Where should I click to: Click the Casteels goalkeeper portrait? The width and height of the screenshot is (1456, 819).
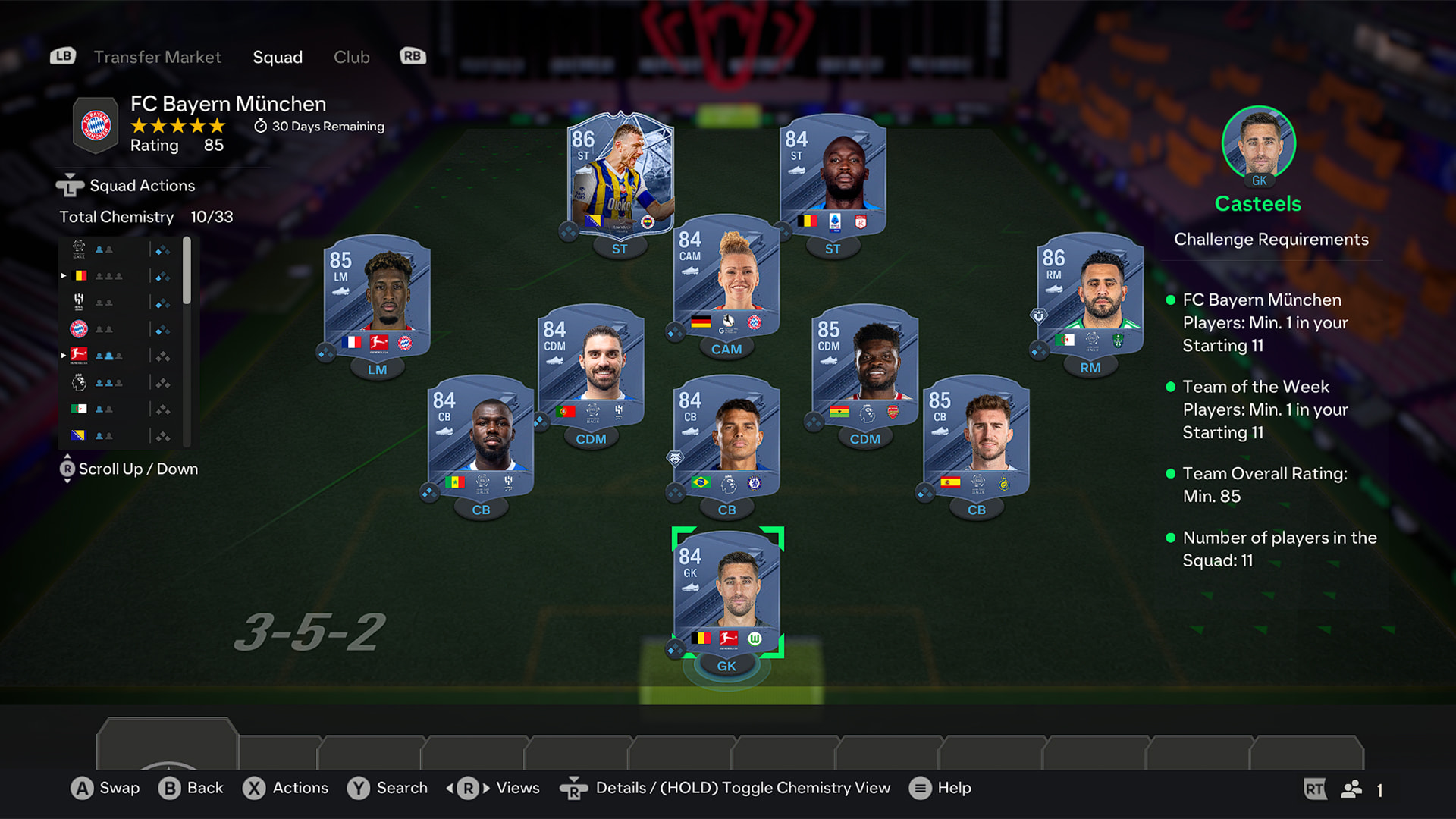pos(1259,143)
